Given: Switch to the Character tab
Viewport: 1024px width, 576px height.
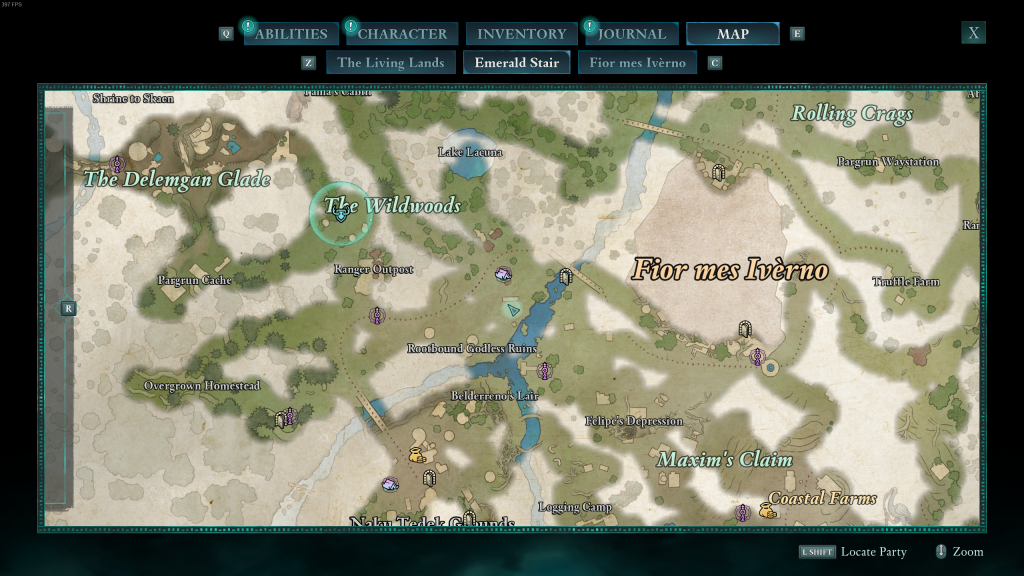Looking at the screenshot, I should point(403,34).
